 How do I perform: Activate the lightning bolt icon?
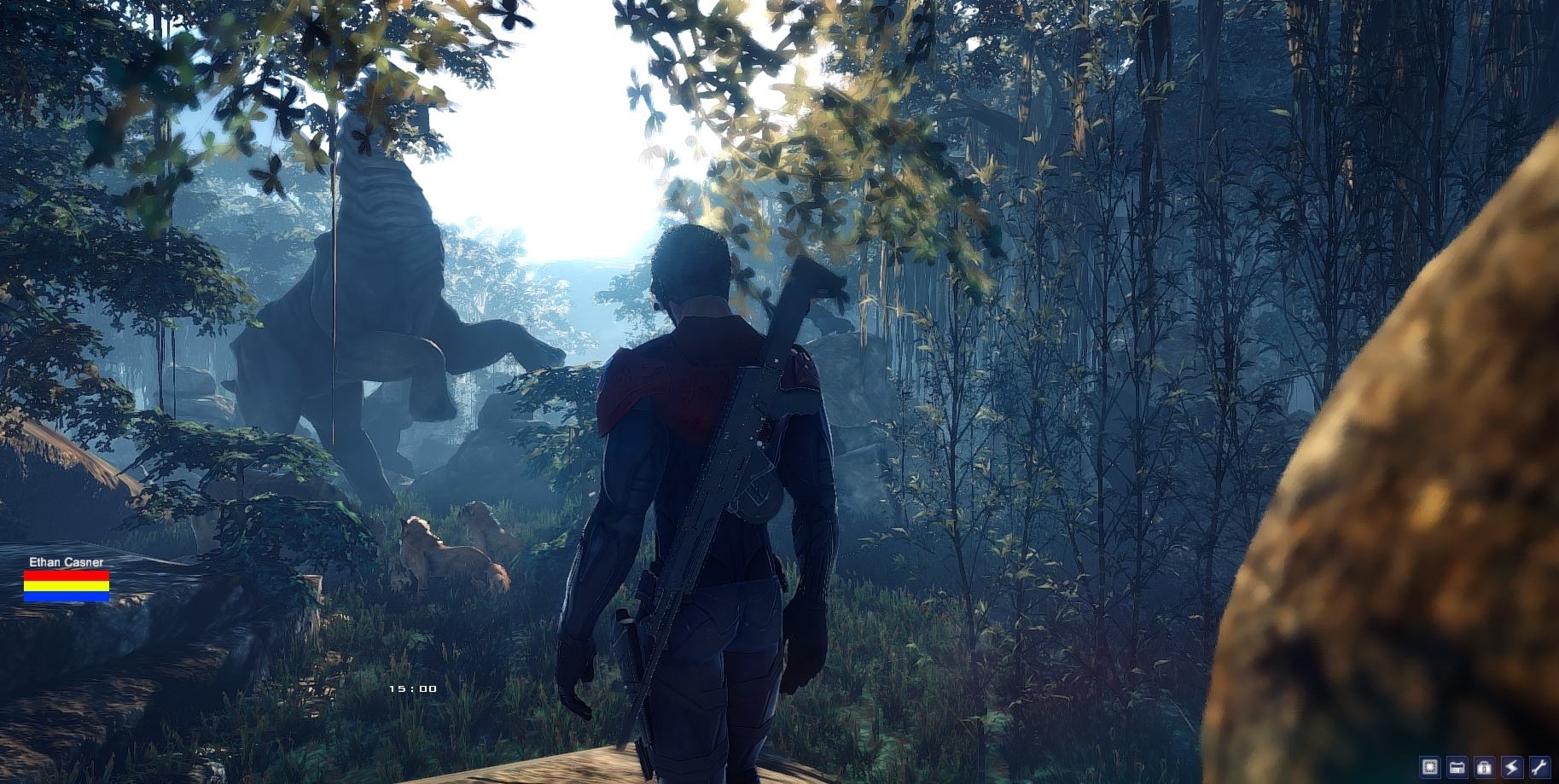(1511, 767)
